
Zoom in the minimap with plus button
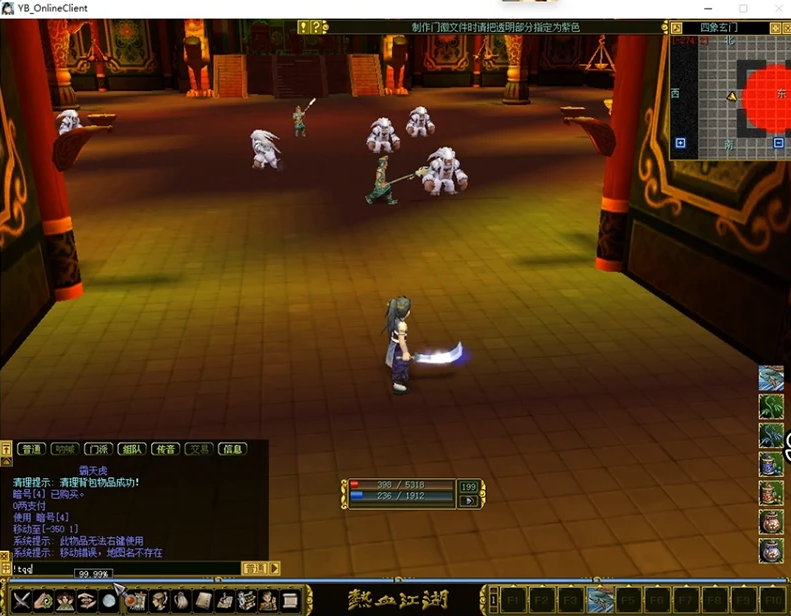(680, 144)
